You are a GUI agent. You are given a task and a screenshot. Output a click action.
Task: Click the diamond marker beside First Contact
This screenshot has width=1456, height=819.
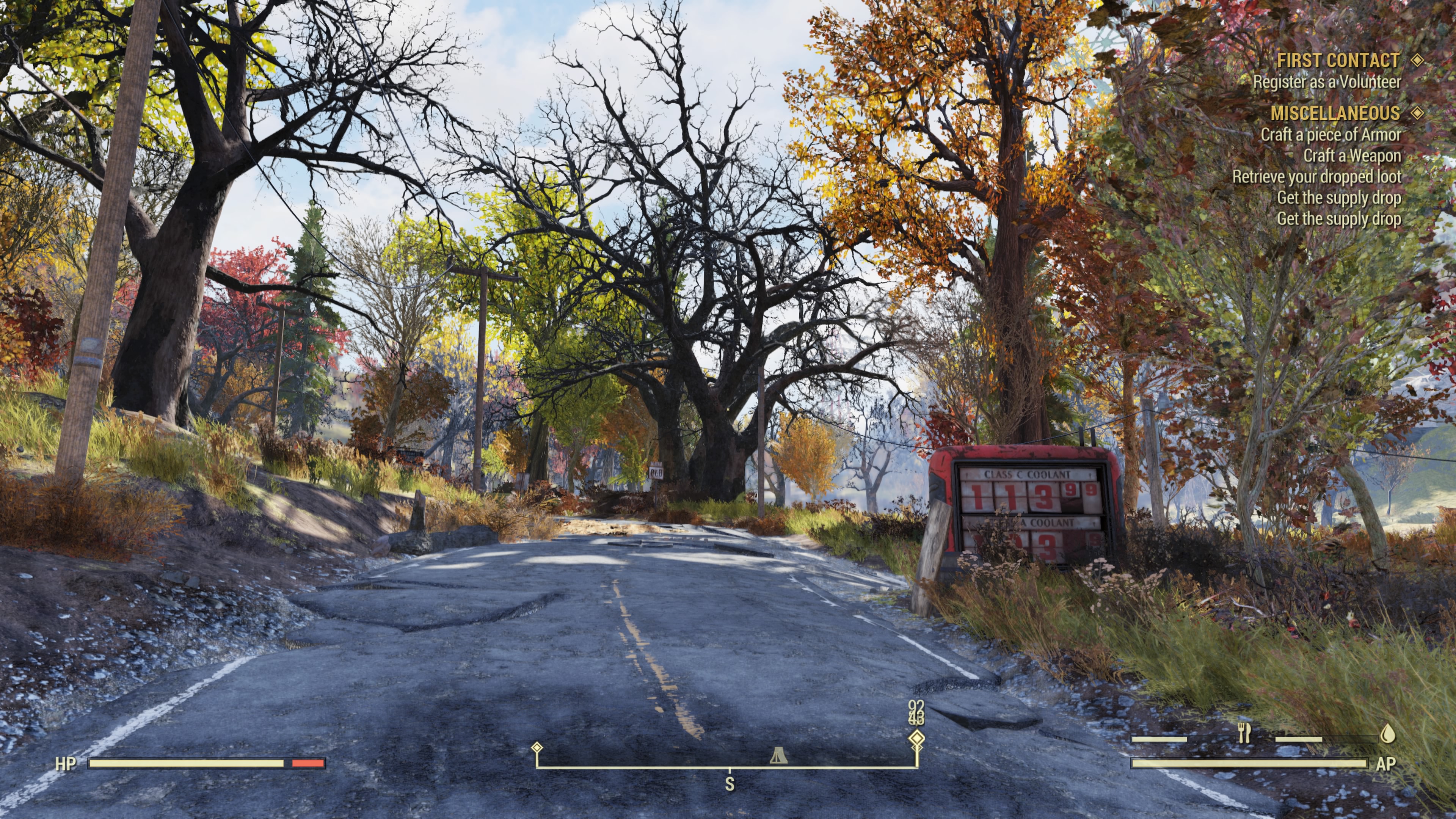pos(1417,60)
